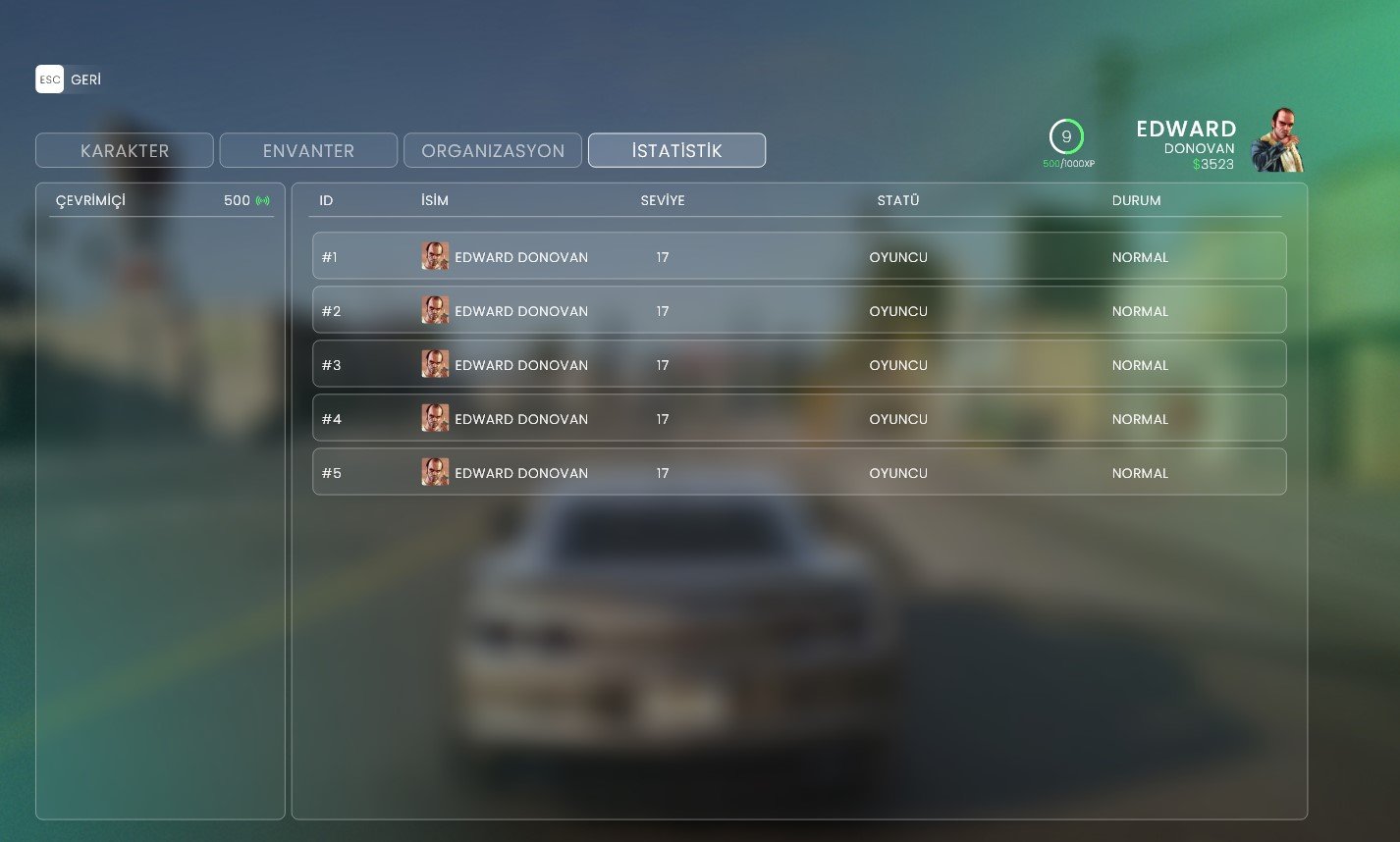Image resolution: width=1400 pixels, height=842 pixels.
Task: Select the #5 player entry
Action: (x=798, y=472)
